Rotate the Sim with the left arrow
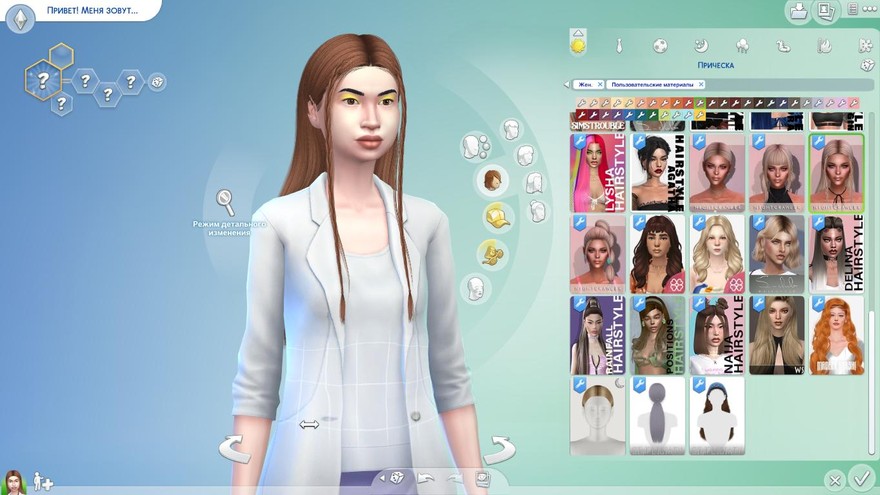The width and height of the screenshot is (880, 495). 234,447
